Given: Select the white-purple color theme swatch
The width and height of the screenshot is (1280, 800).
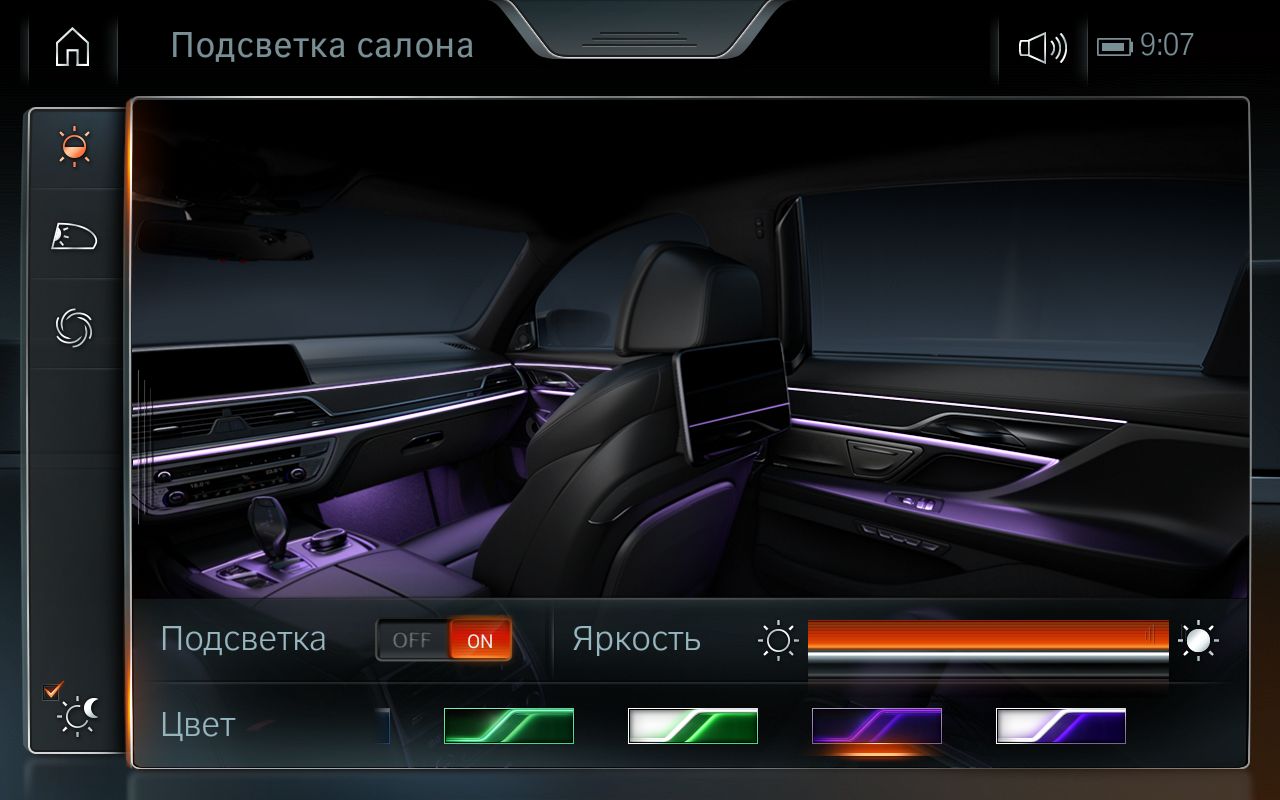Looking at the screenshot, I should tap(1062, 726).
